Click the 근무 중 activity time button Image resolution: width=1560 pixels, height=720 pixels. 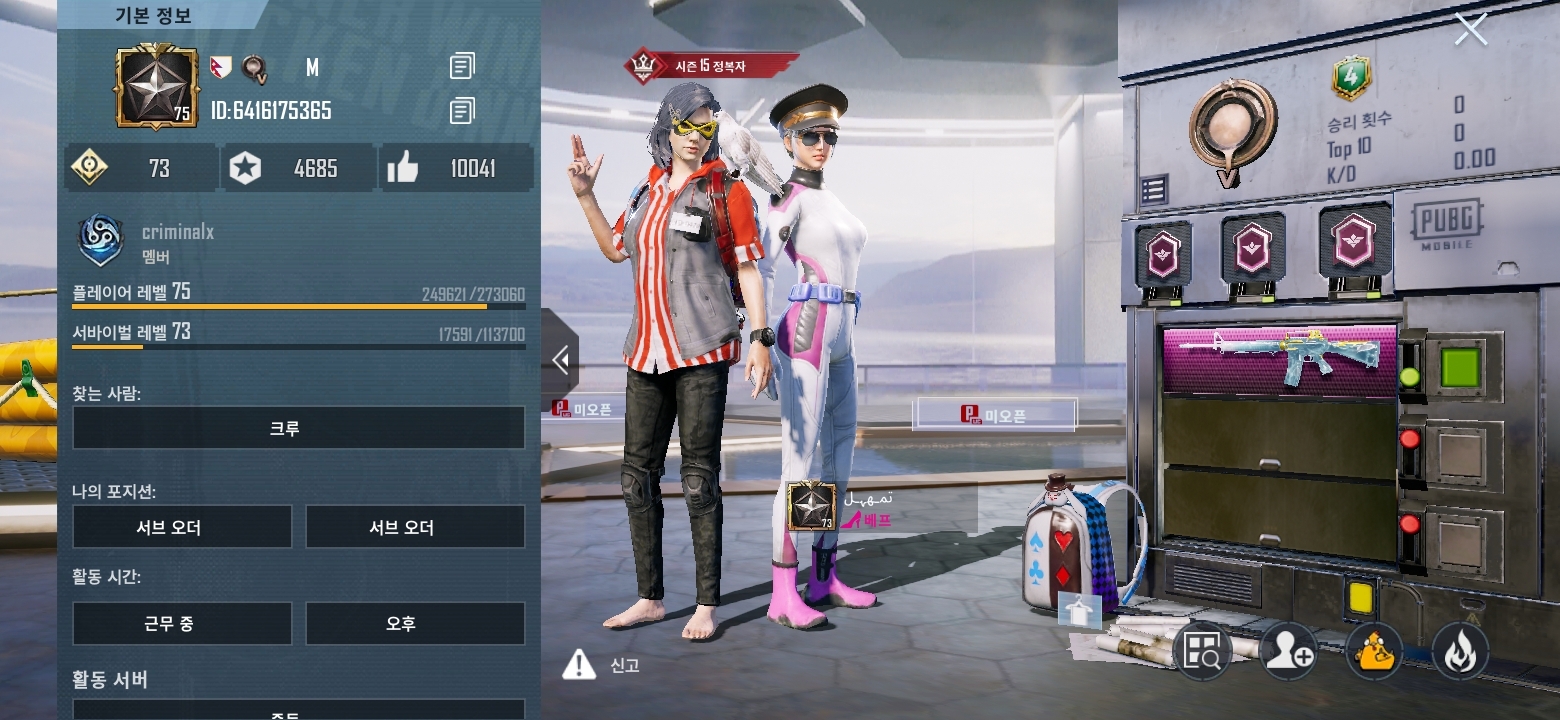[181, 623]
